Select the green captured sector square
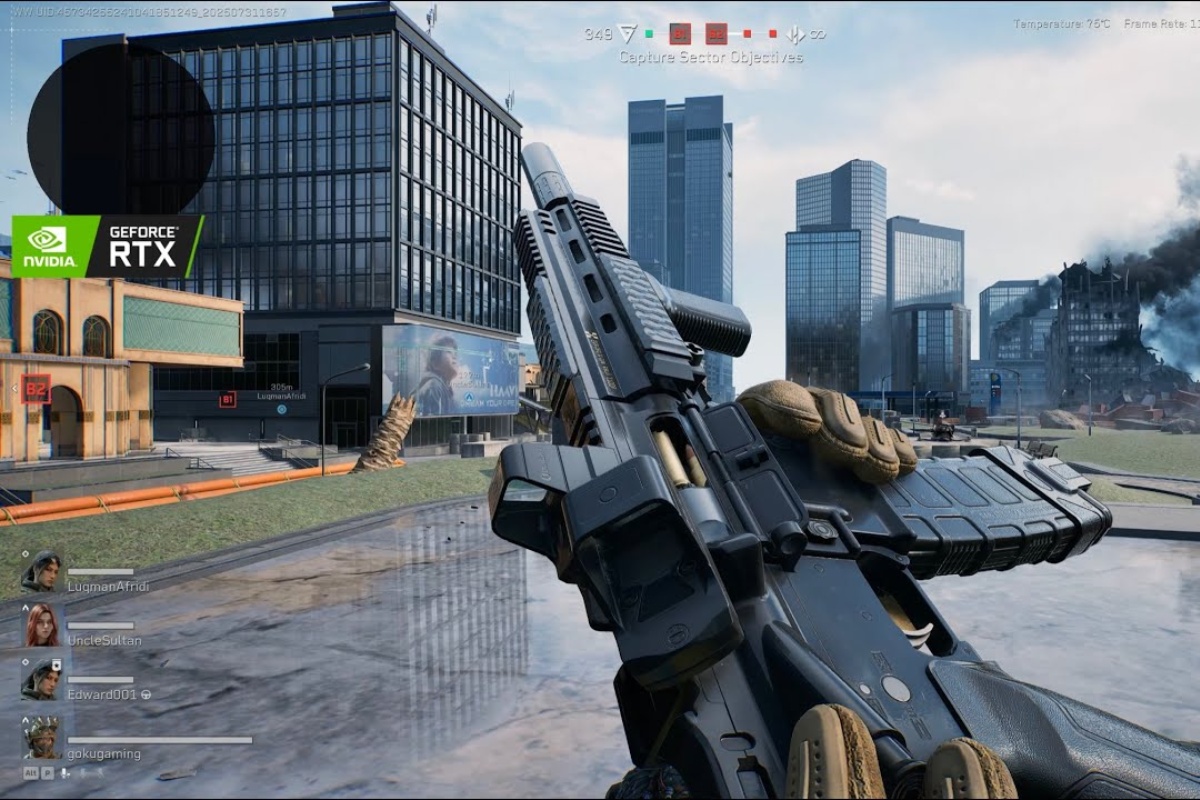Image resolution: width=1200 pixels, height=800 pixels. coord(648,34)
